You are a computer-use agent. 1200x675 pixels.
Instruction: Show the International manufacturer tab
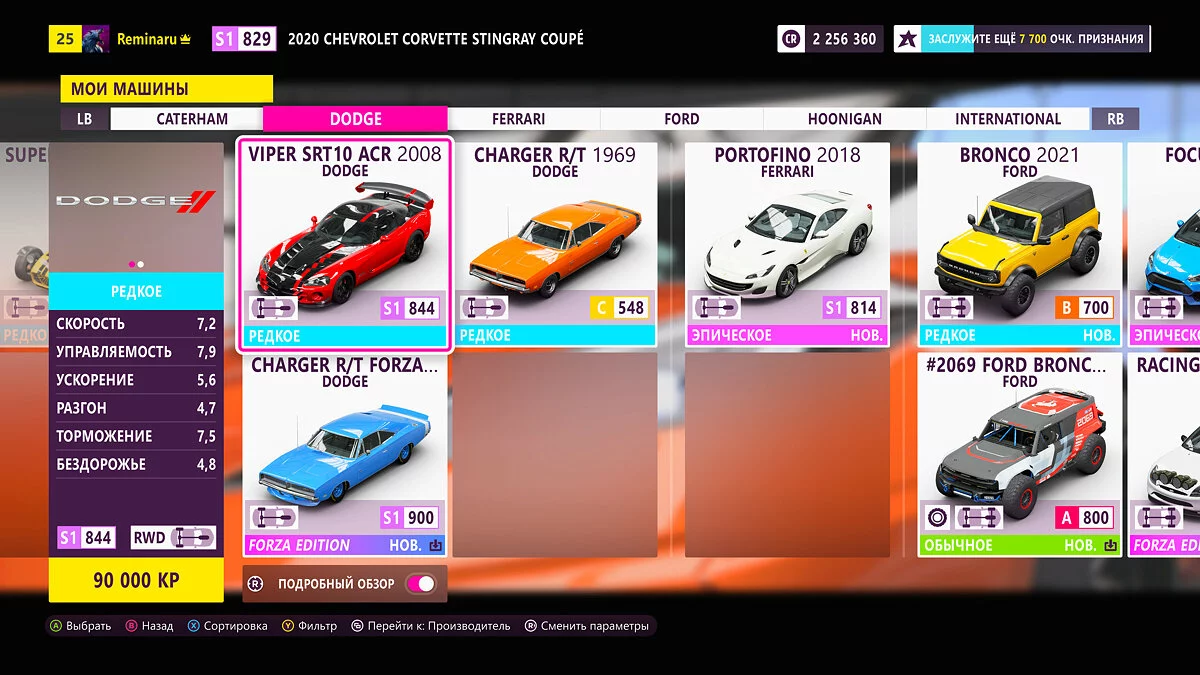[x=1007, y=119]
